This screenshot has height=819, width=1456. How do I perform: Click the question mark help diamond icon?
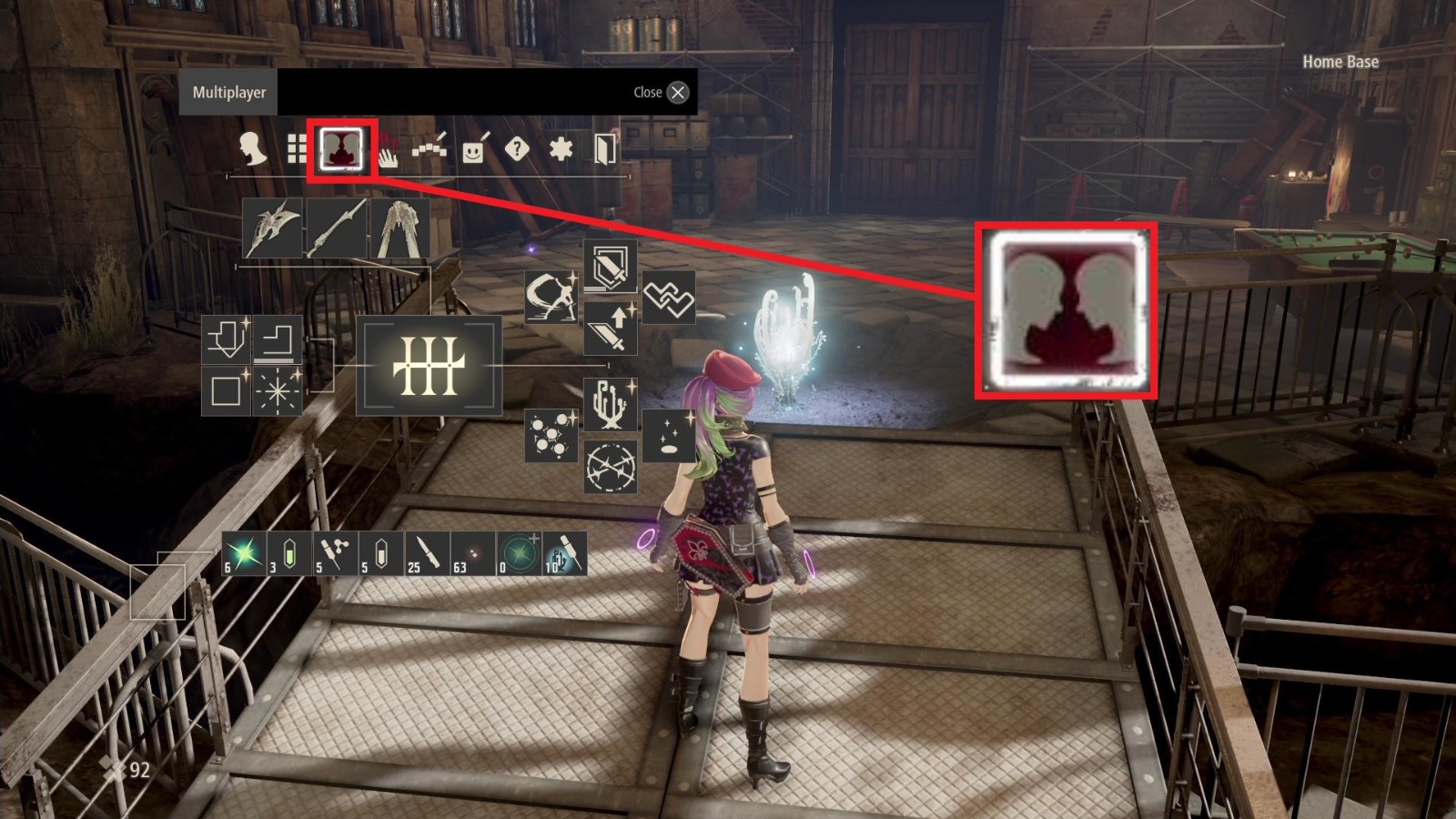[x=517, y=147]
